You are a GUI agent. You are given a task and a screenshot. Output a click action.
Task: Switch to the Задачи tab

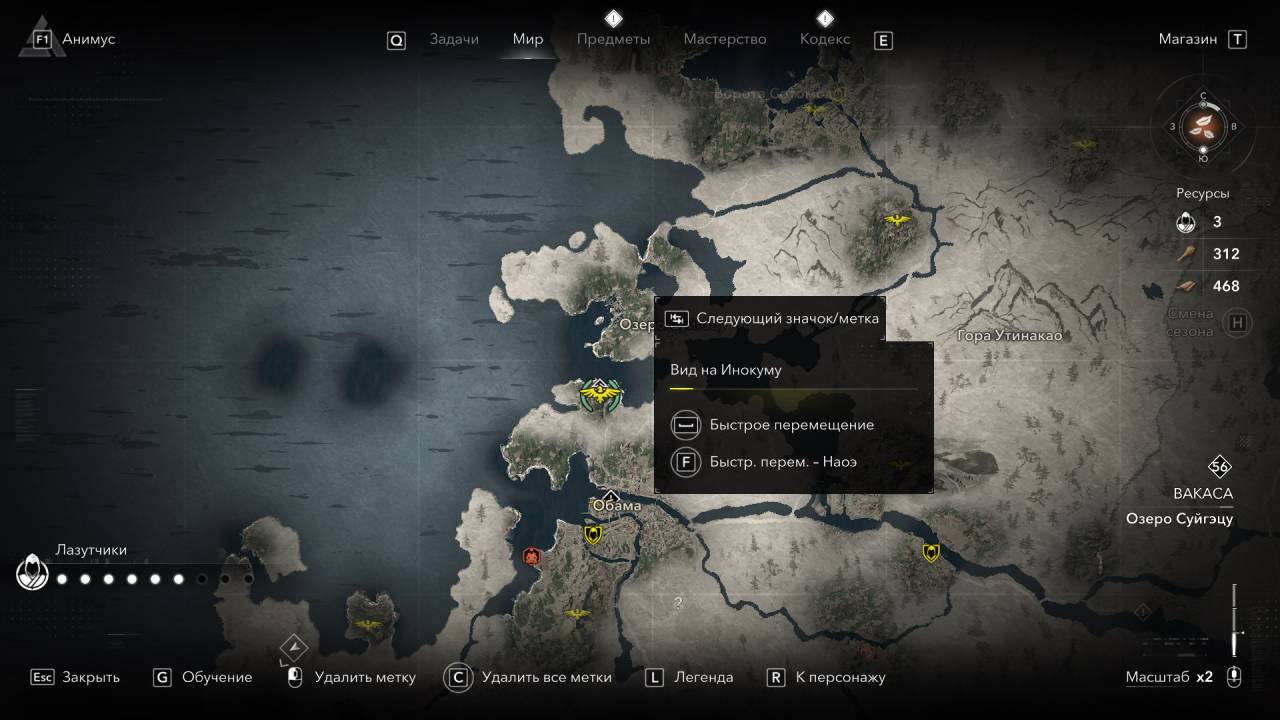pyautogui.click(x=453, y=39)
